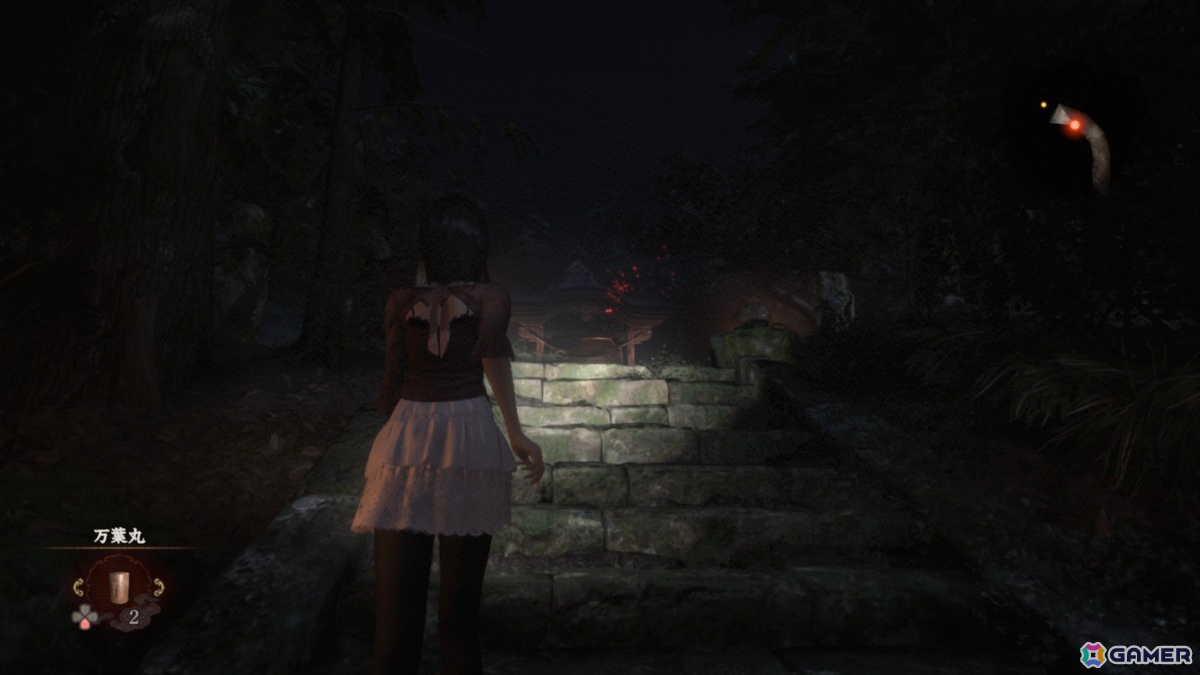The width and height of the screenshot is (1200, 675).
Task: Select the 万葉丸 item slot
Action: click(x=119, y=586)
